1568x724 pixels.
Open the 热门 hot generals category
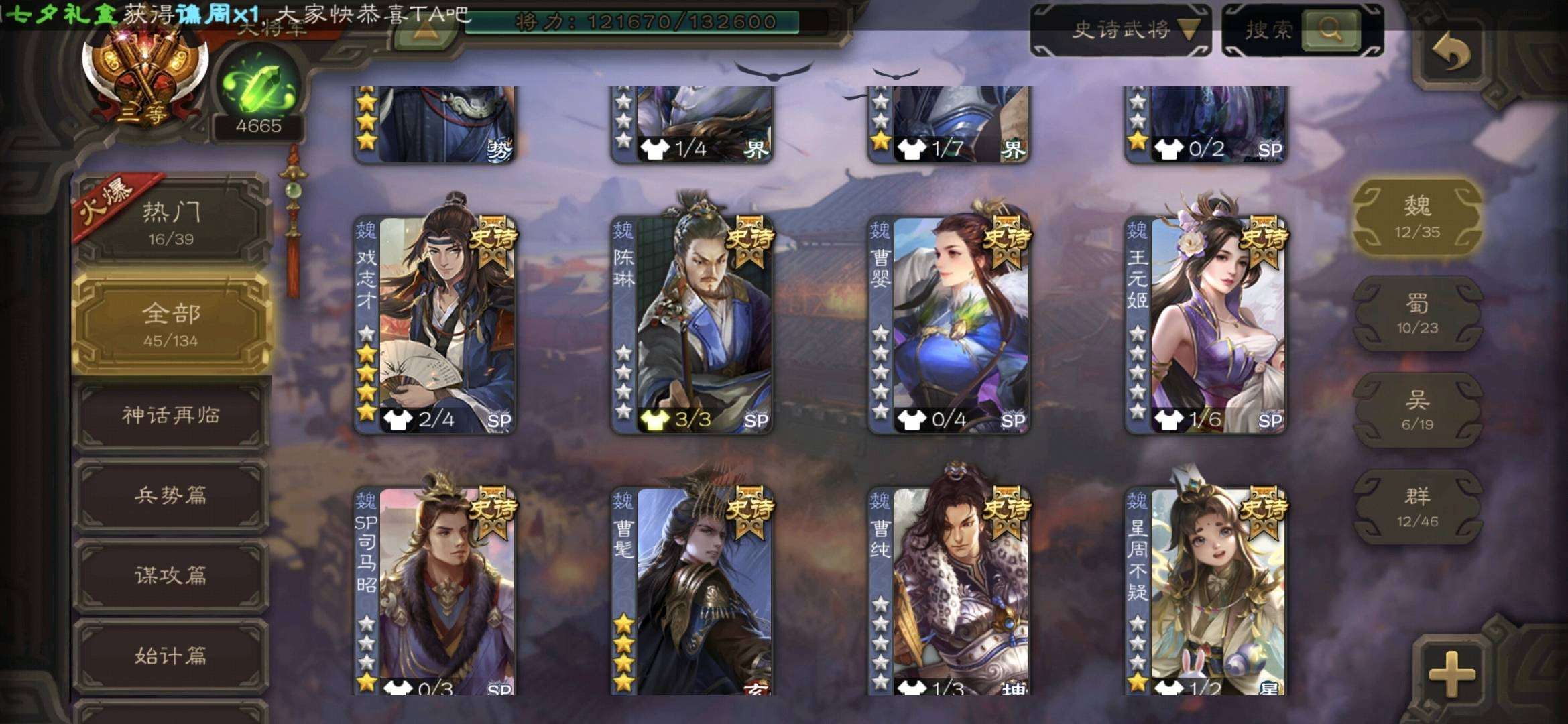tap(172, 223)
